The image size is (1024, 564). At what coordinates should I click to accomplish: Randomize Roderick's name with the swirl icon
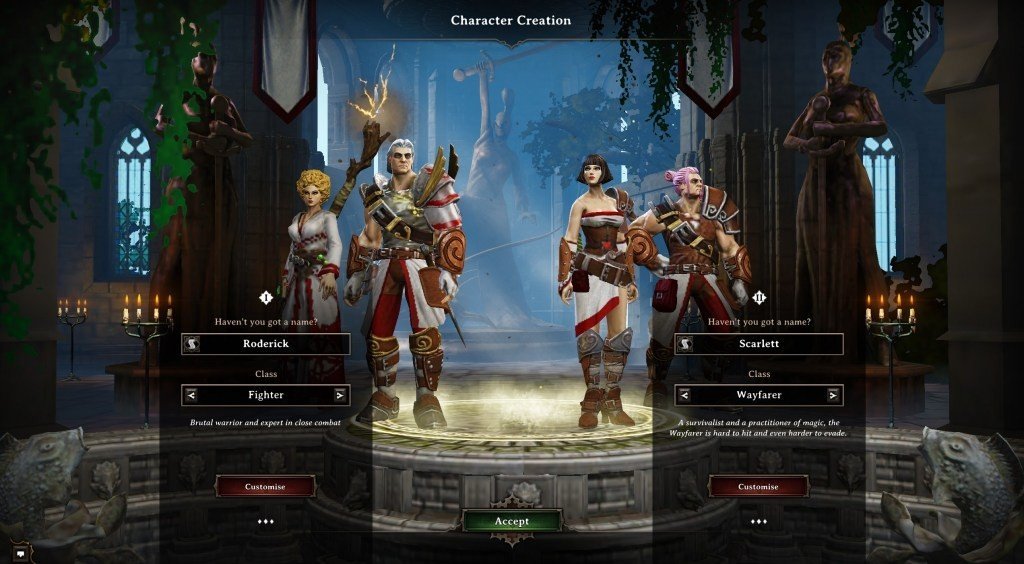pyautogui.click(x=192, y=344)
